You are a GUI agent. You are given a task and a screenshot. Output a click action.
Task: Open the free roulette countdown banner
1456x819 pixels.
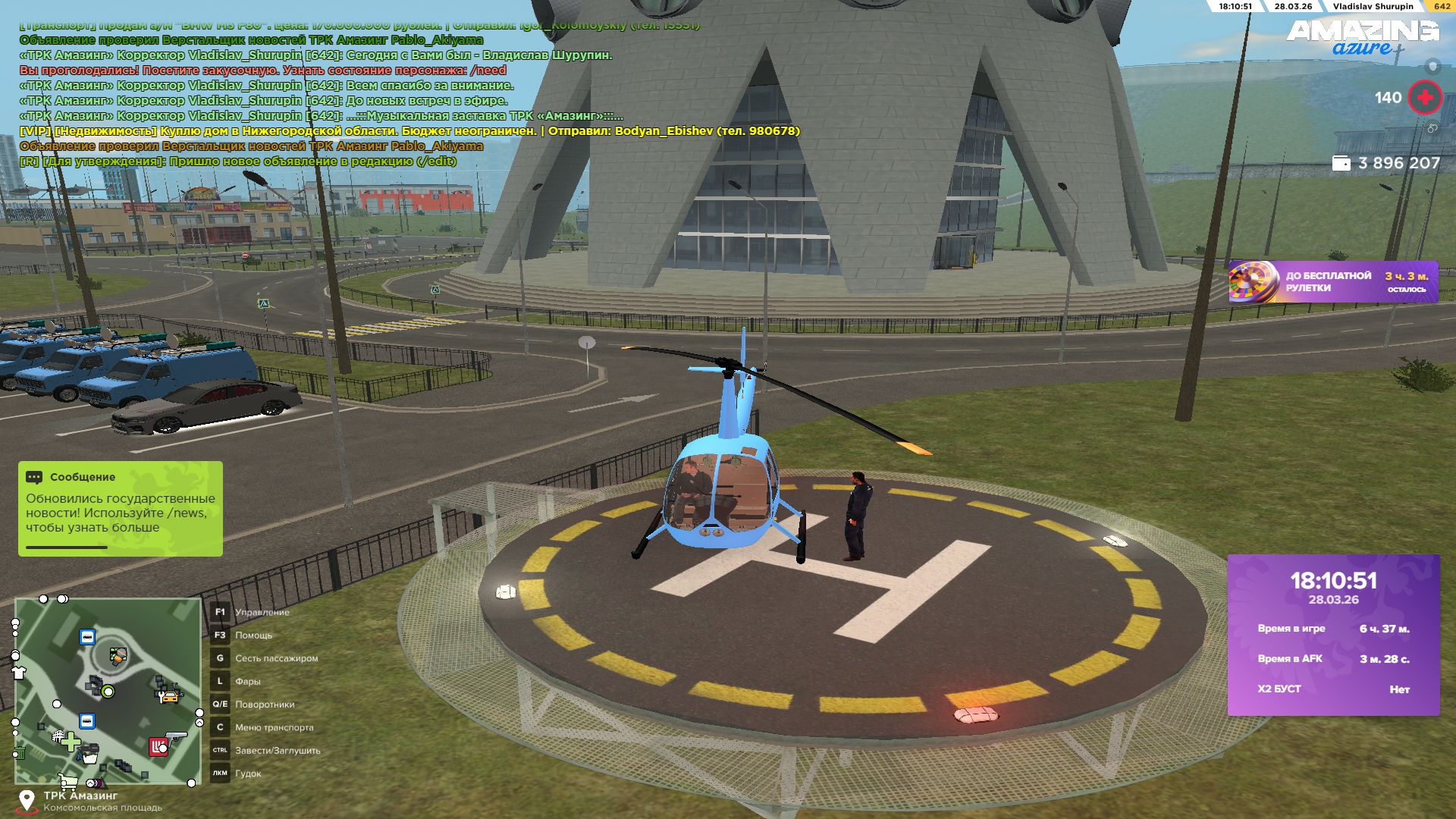click(1333, 282)
